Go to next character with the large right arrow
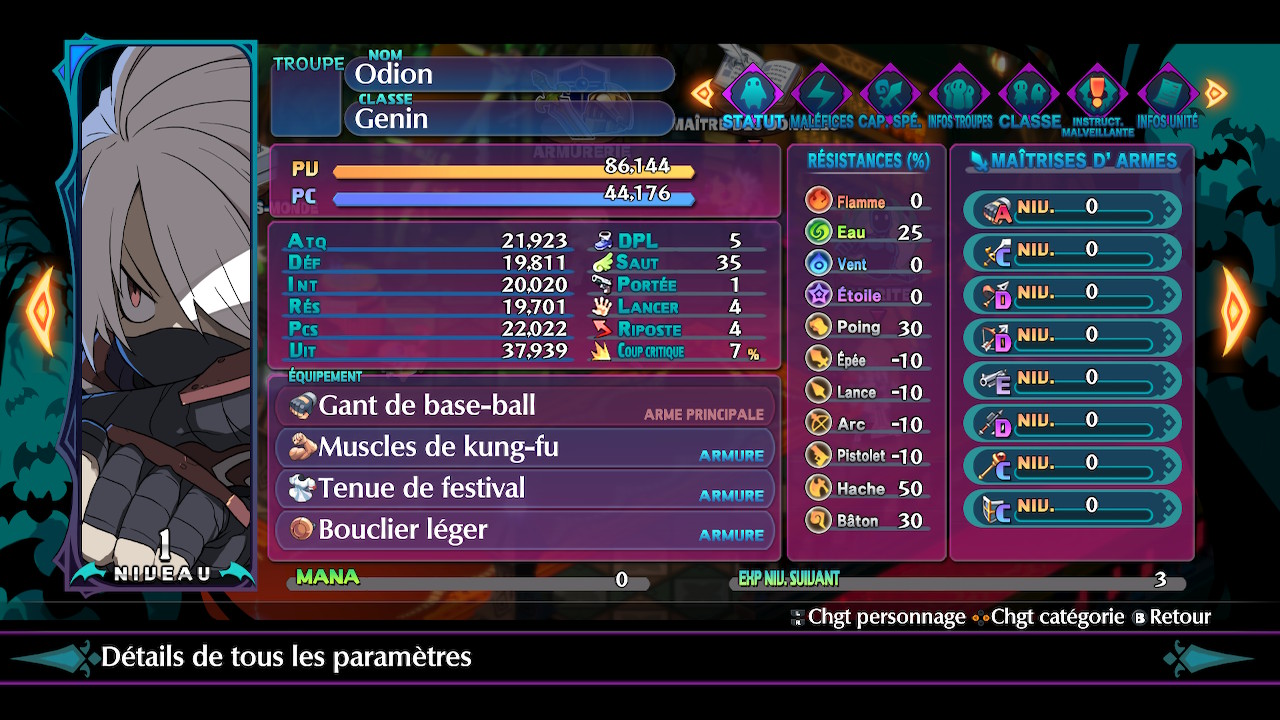 click(x=1236, y=311)
